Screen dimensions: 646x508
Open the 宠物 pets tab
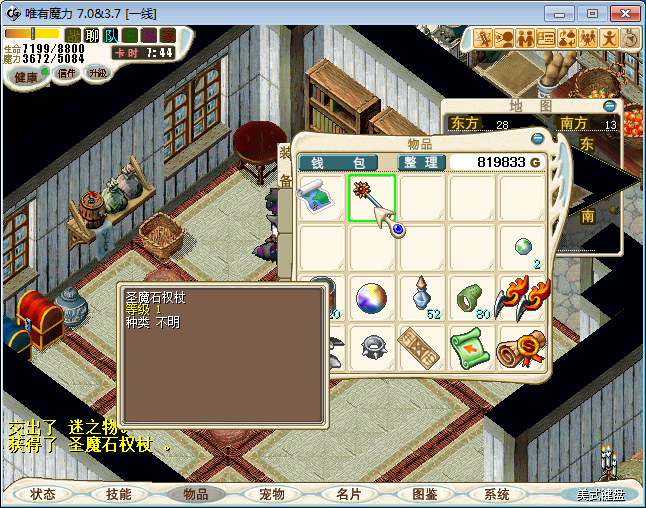click(x=272, y=494)
